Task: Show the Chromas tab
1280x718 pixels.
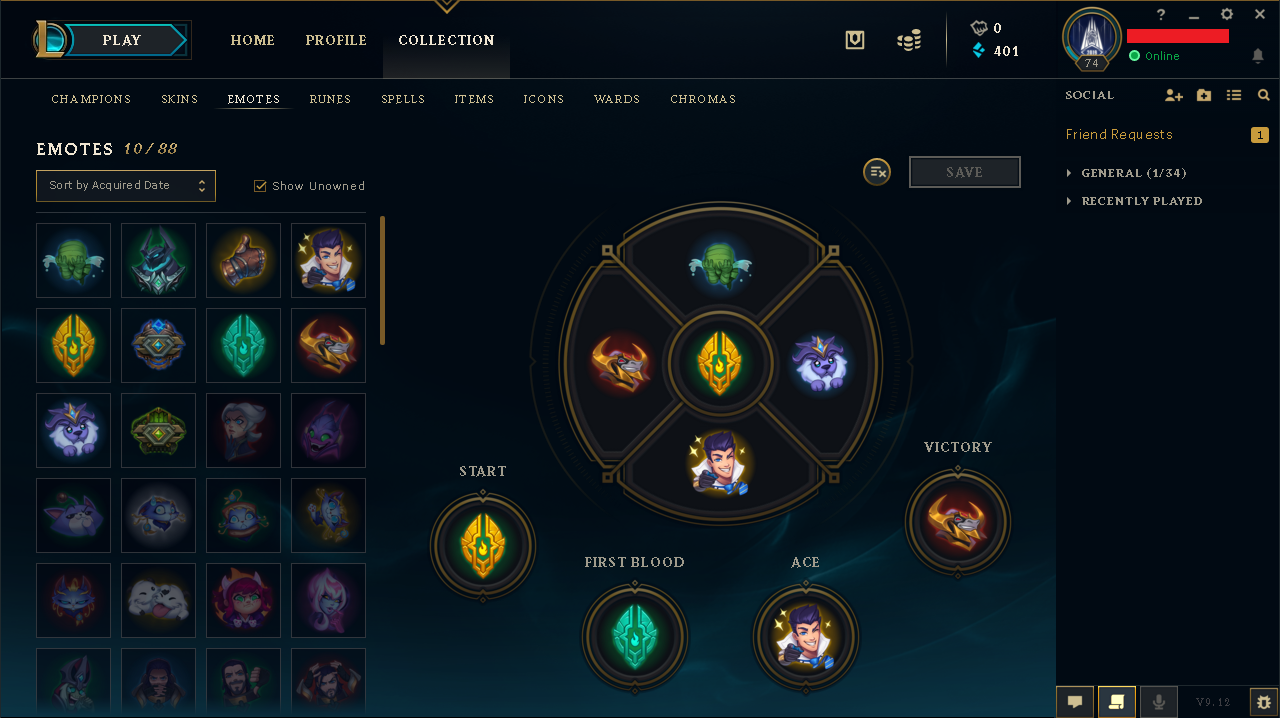Action: 703,99
